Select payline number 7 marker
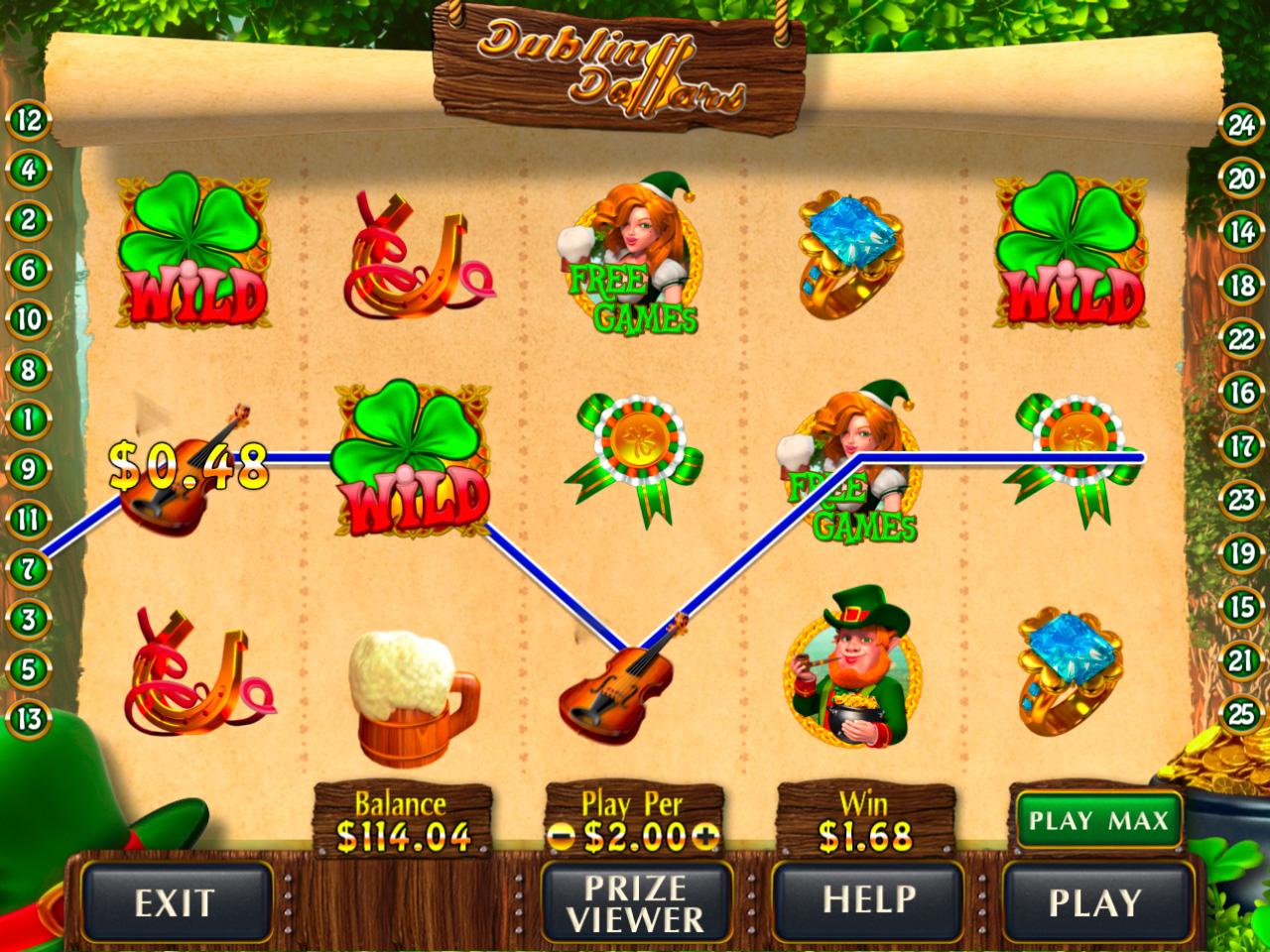Viewport: 1270px width, 952px height. pos(29,569)
